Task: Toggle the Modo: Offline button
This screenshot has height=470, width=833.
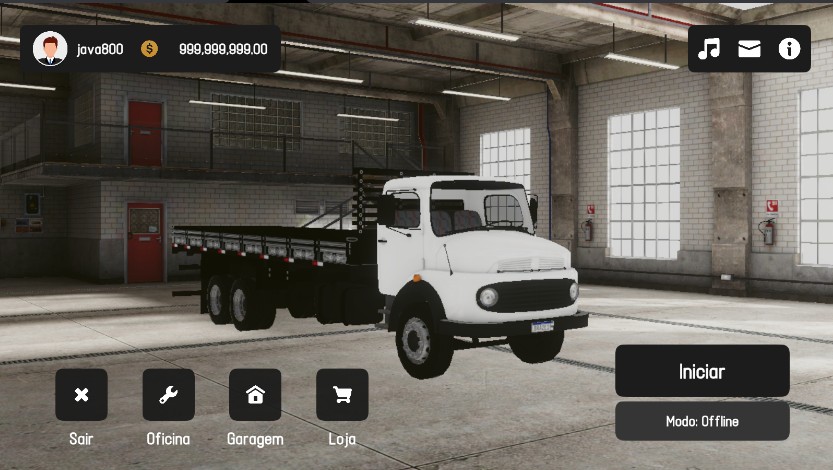Action: pos(702,421)
